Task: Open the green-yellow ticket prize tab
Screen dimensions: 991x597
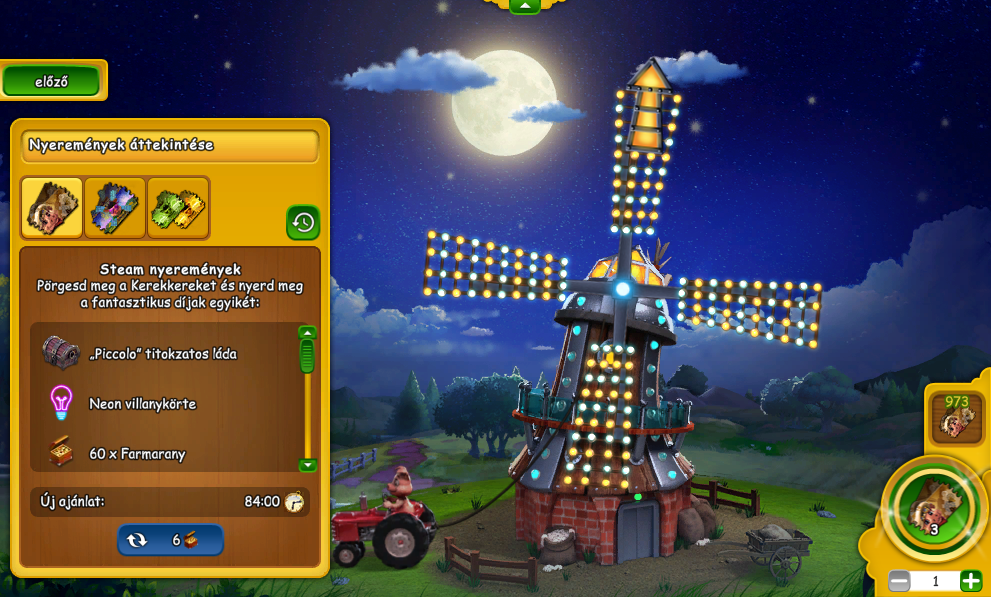Action: click(x=178, y=208)
